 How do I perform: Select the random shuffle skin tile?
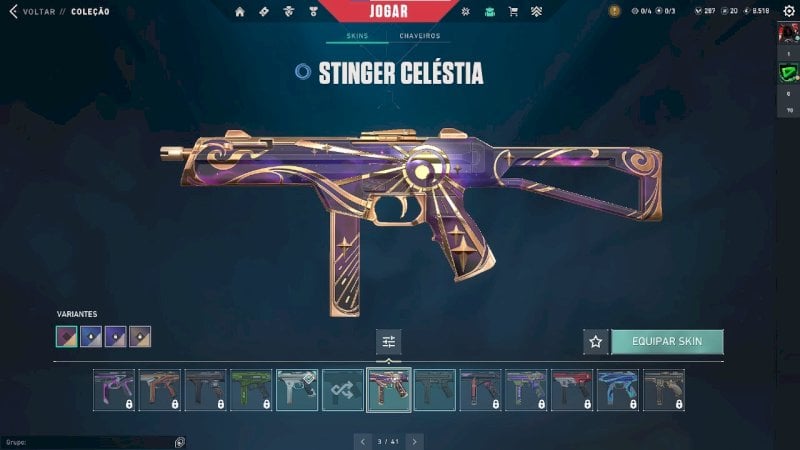coord(343,390)
